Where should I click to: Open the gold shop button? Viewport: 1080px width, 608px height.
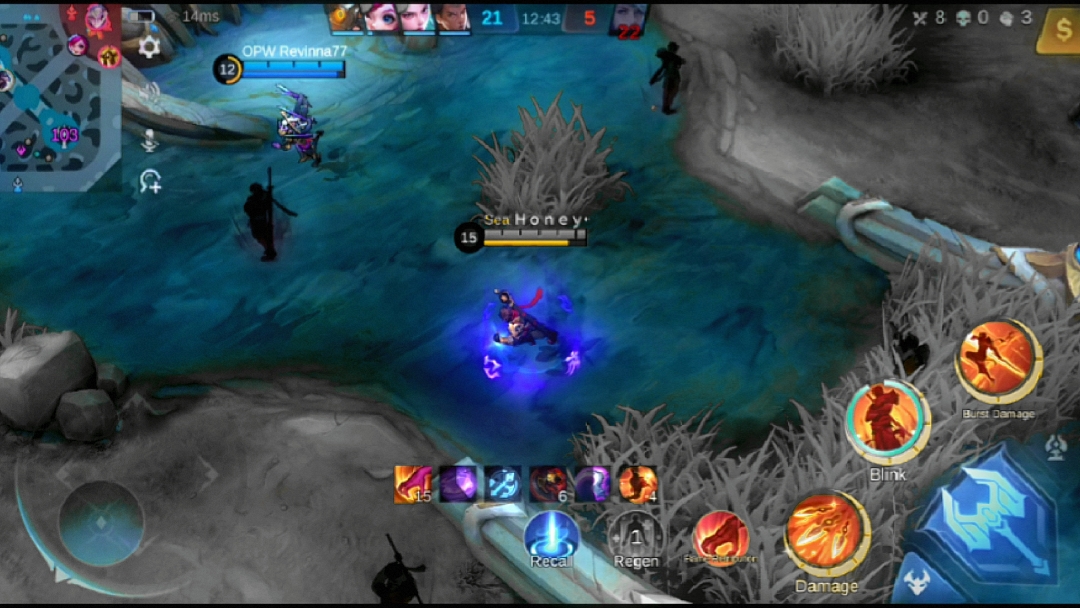[x=1060, y=30]
